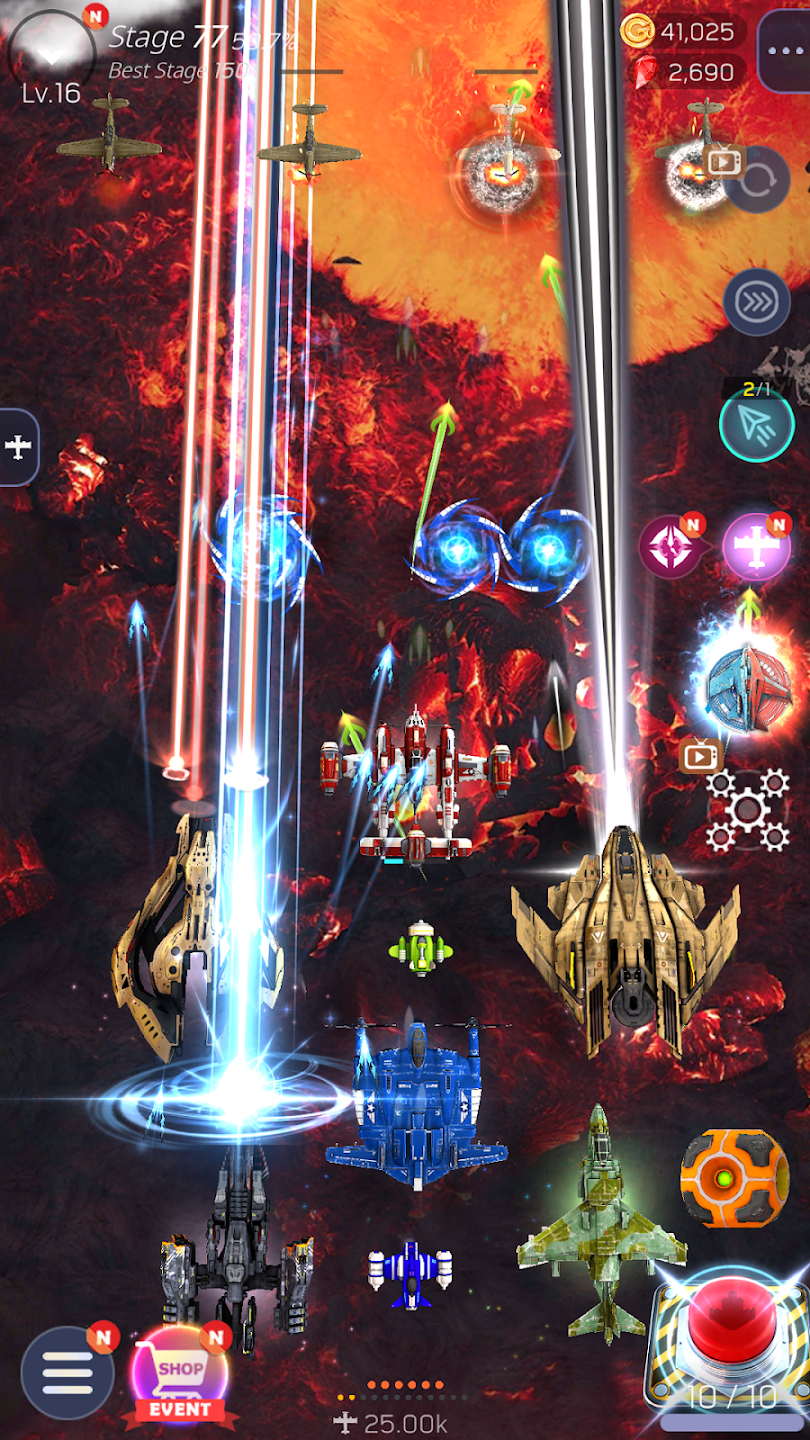Select the white gears cluster icon
This screenshot has width=810, height=1440.
[x=748, y=810]
